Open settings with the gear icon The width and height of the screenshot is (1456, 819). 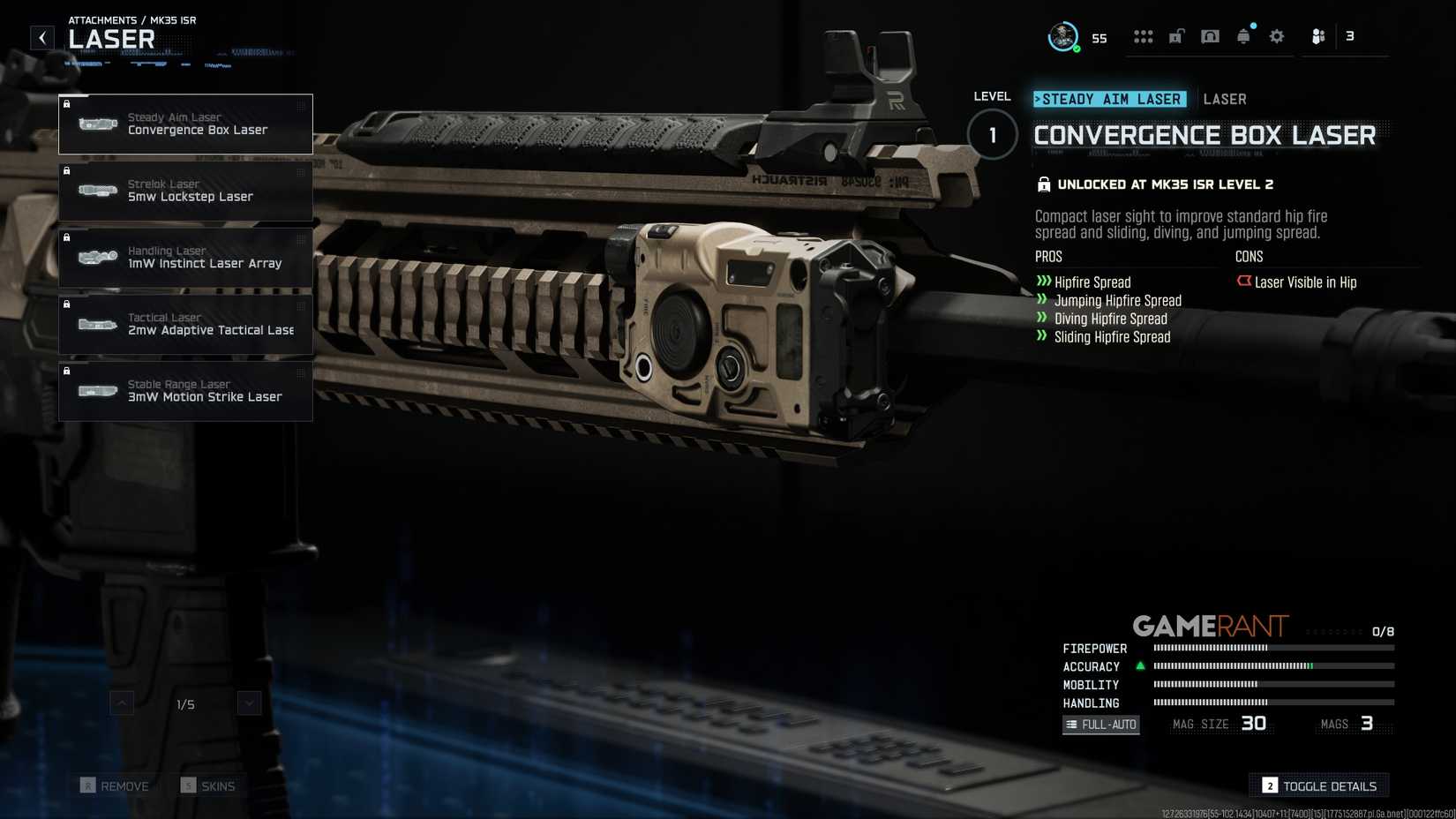pyautogui.click(x=1276, y=36)
